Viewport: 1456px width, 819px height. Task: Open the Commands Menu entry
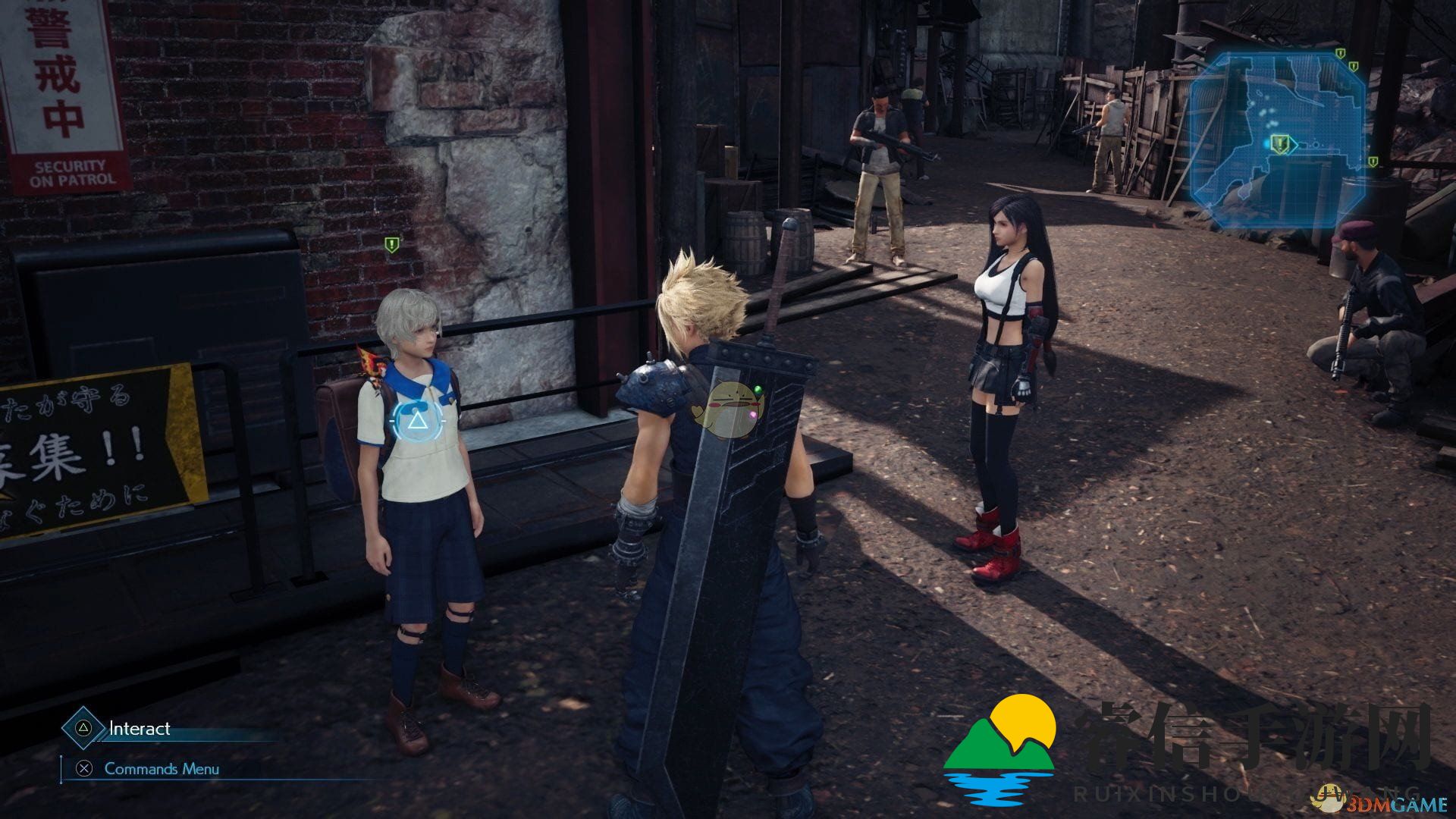click(x=162, y=768)
